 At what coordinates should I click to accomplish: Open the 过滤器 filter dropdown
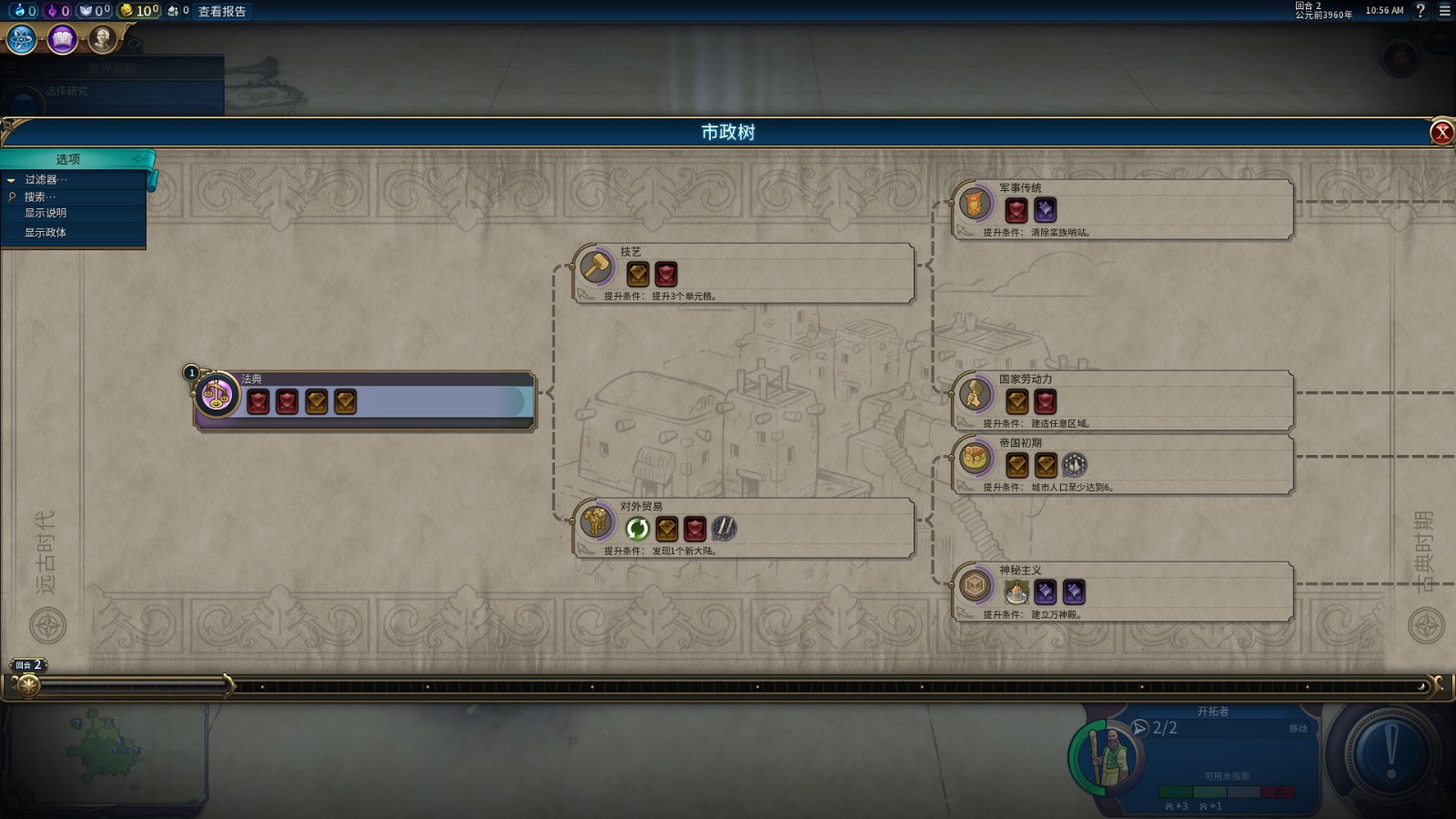pyautogui.click(x=45, y=179)
